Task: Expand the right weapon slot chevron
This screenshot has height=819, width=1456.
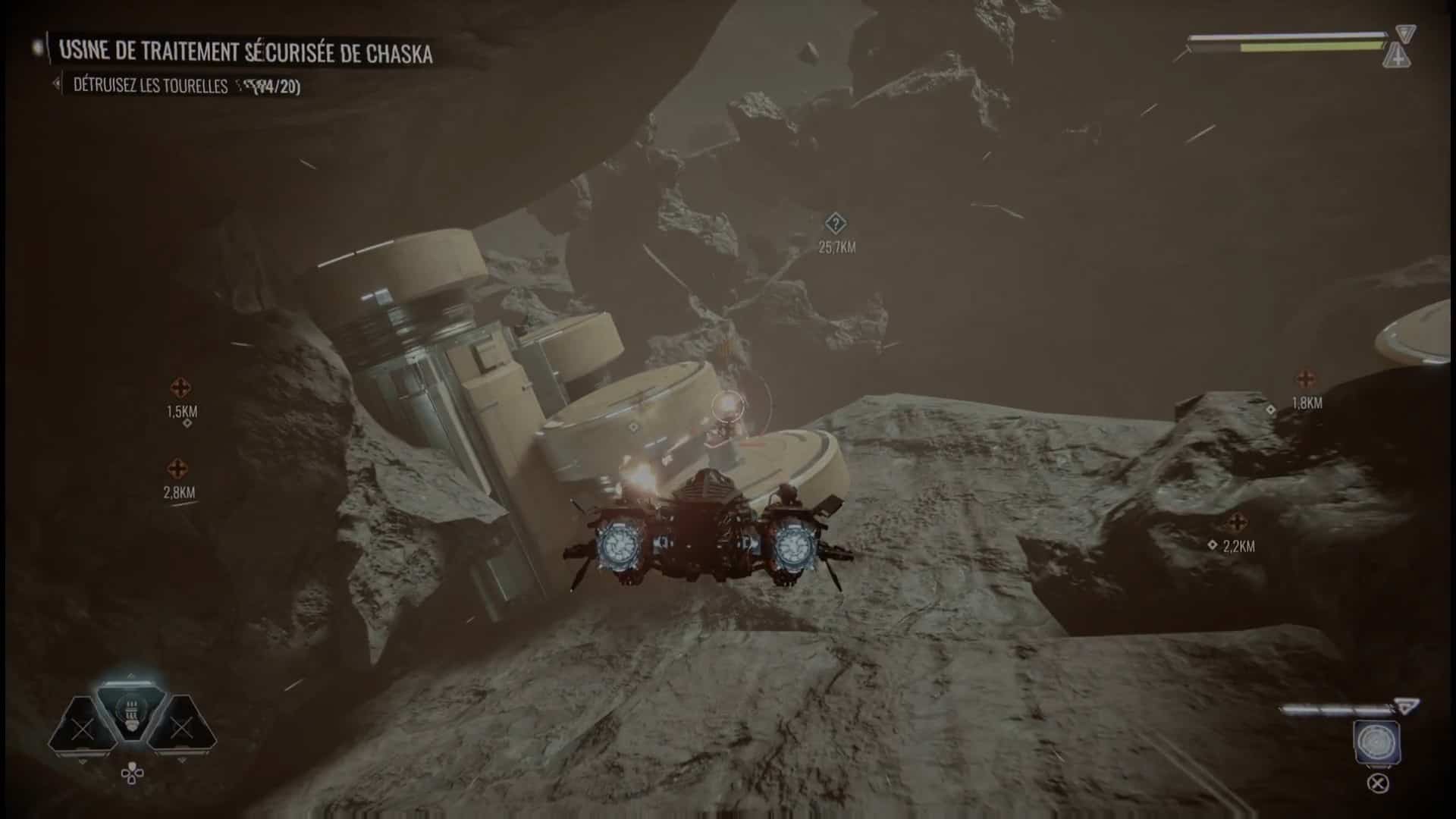Action: pos(182,760)
